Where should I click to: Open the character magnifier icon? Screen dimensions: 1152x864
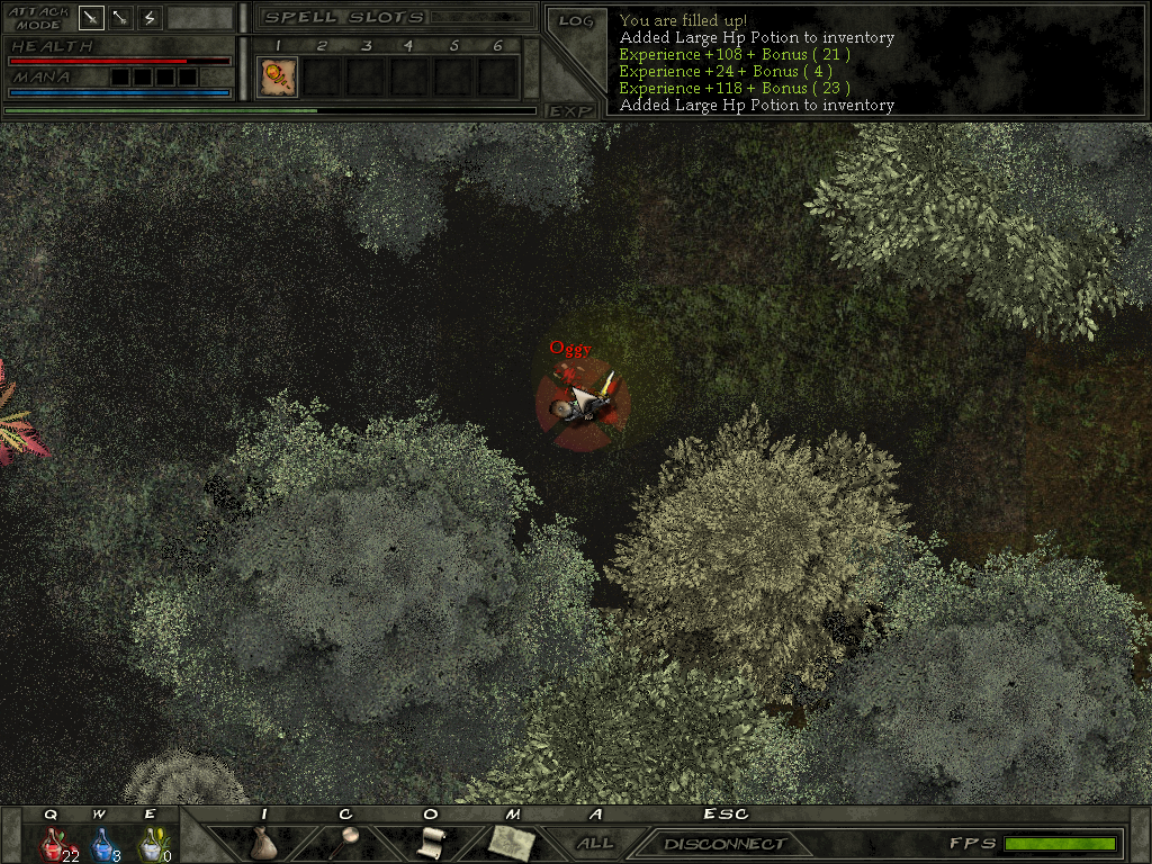[347, 841]
